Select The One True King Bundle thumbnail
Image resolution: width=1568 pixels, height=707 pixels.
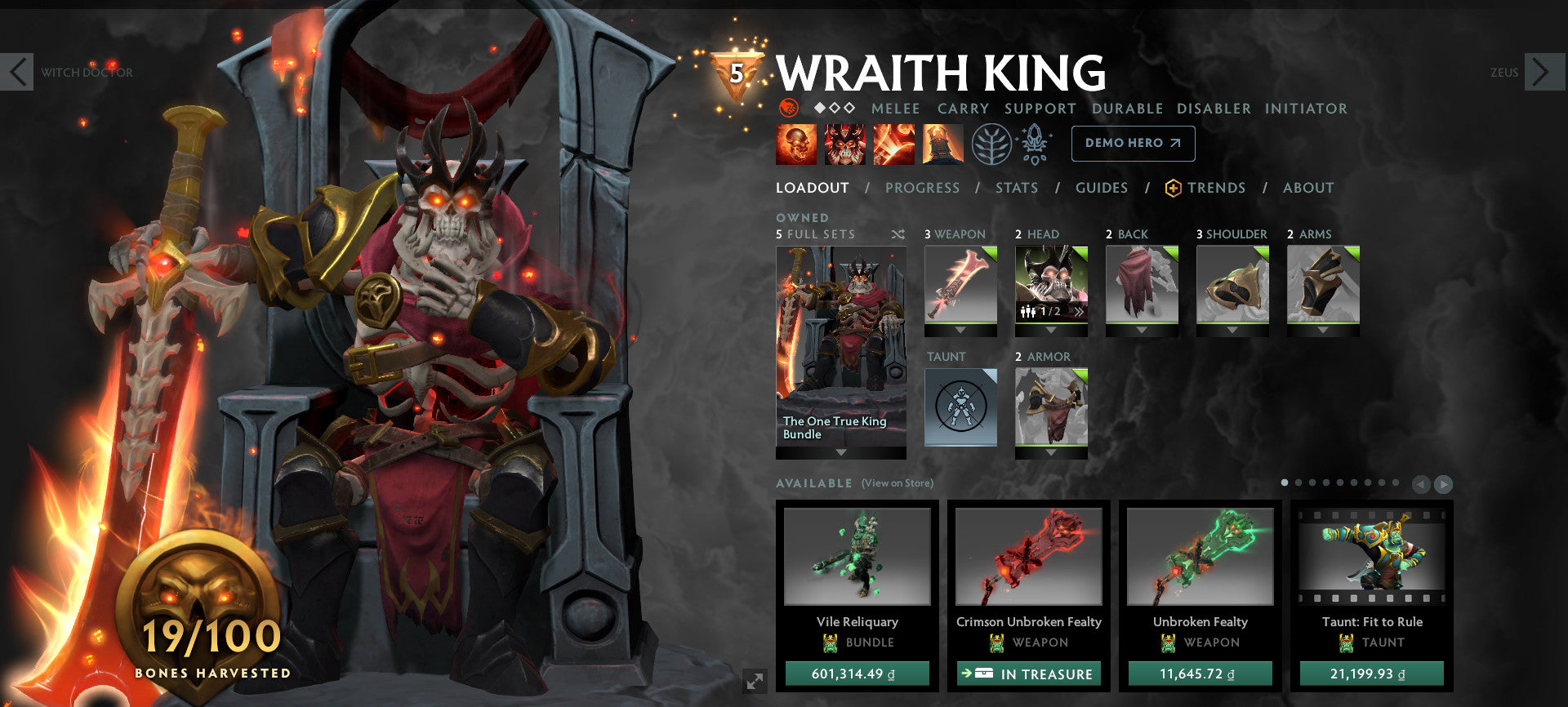point(840,343)
